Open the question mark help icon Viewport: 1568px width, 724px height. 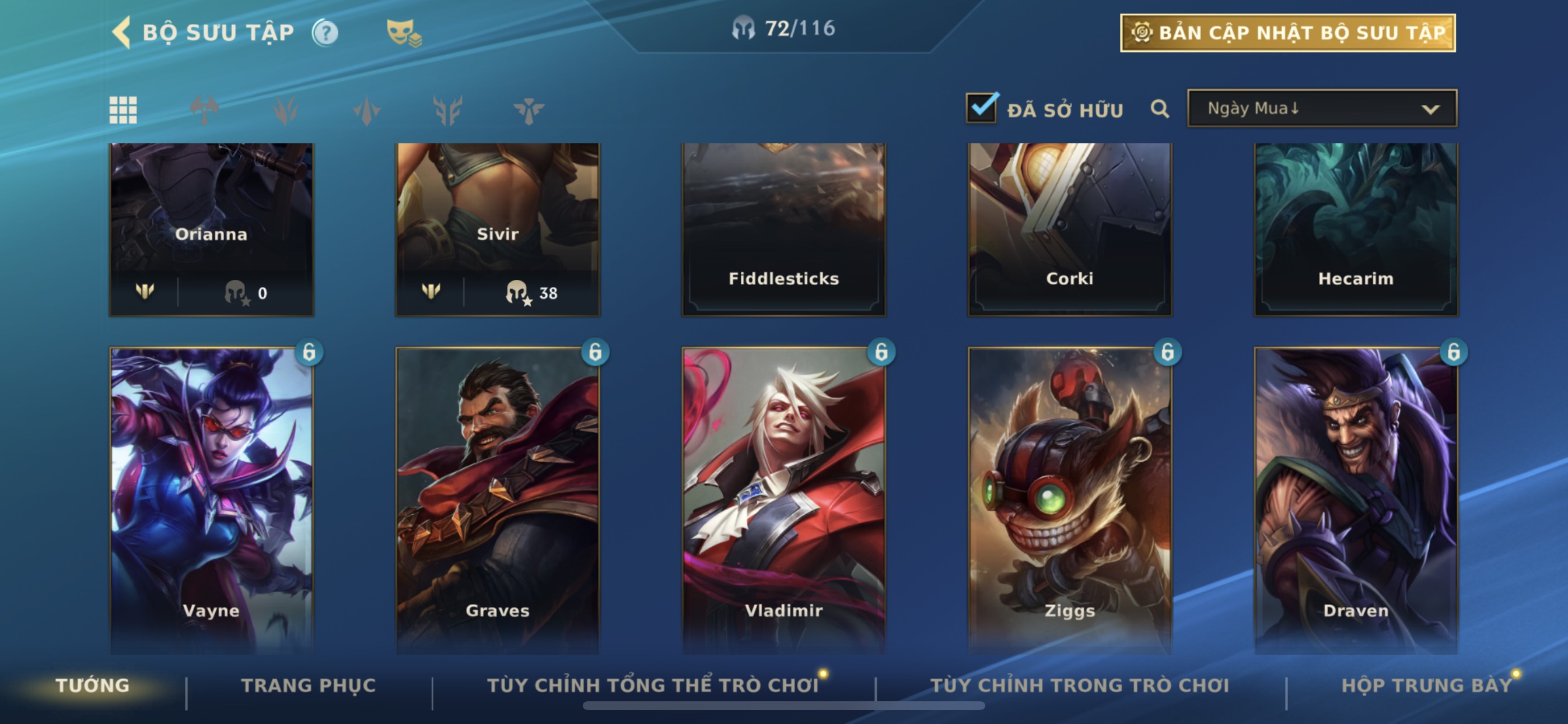click(x=325, y=33)
